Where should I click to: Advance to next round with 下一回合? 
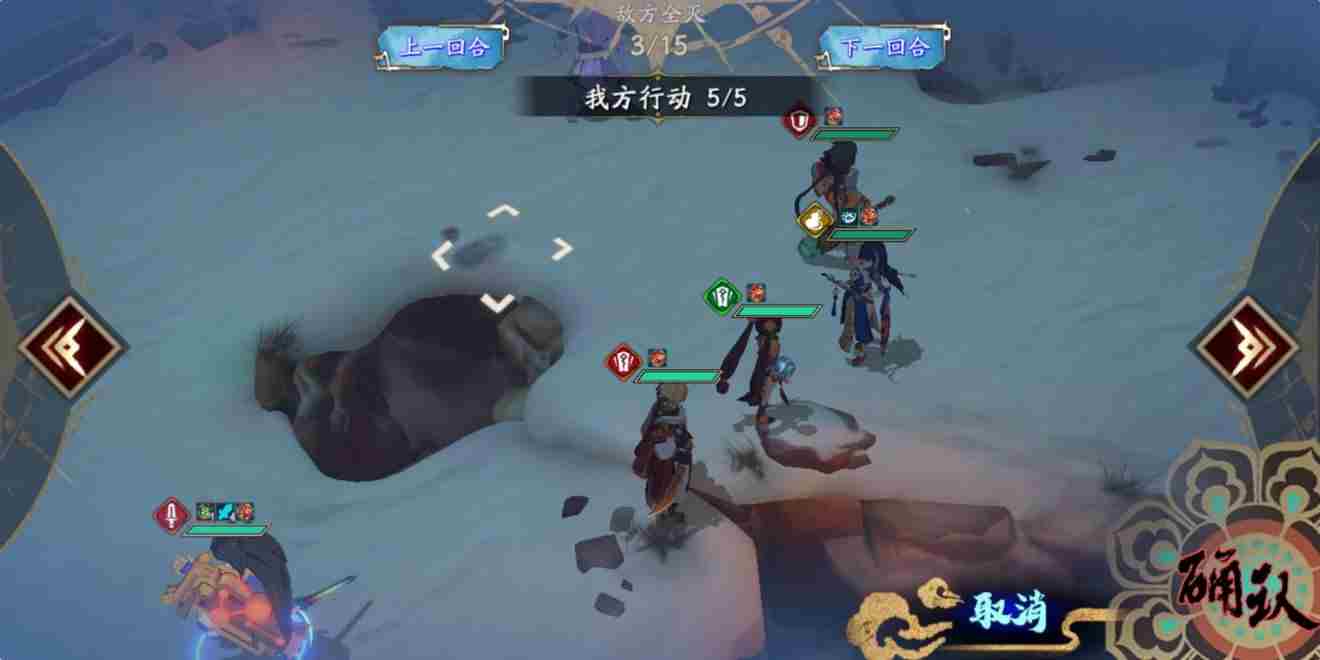tap(886, 47)
